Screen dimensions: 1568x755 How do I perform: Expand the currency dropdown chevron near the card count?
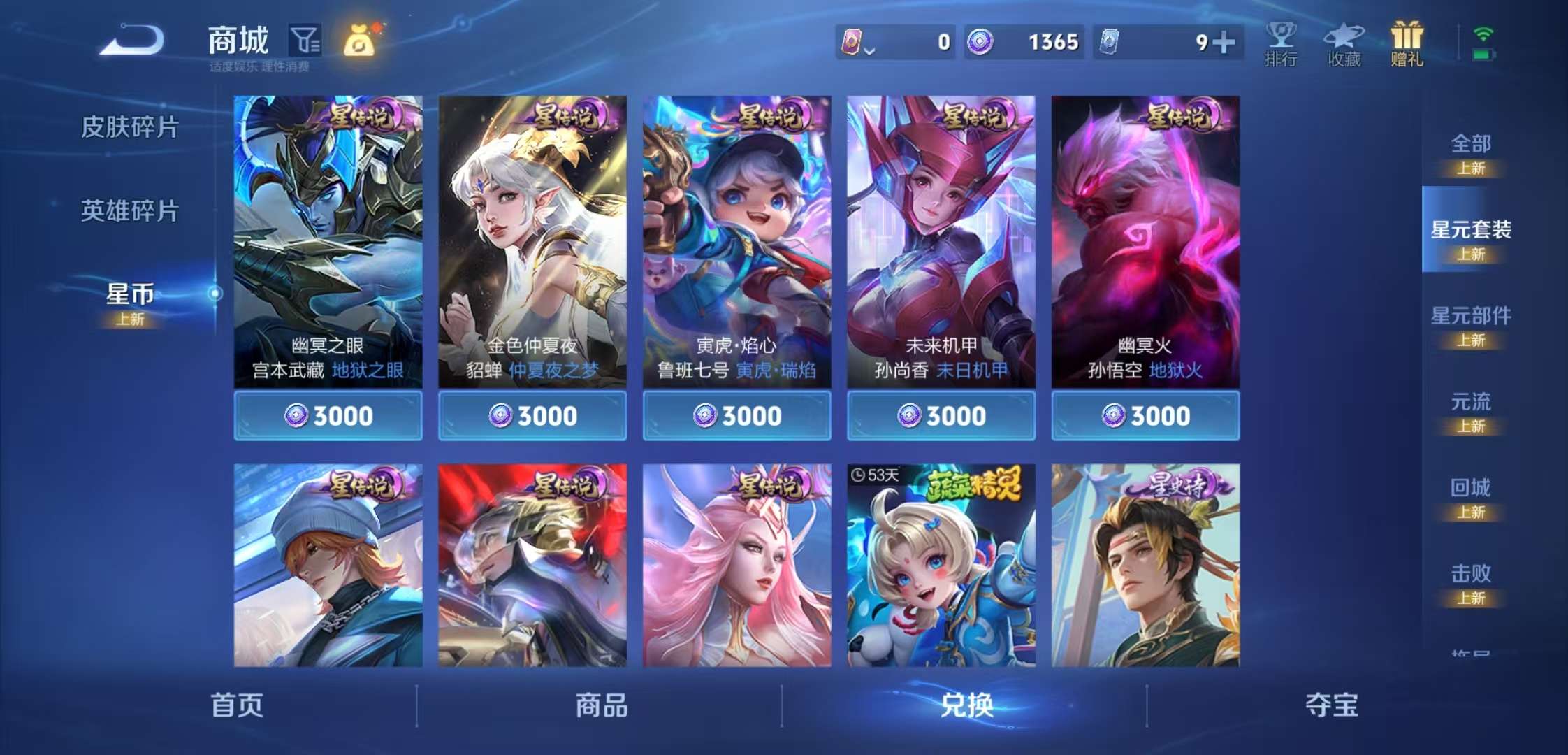(870, 49)
